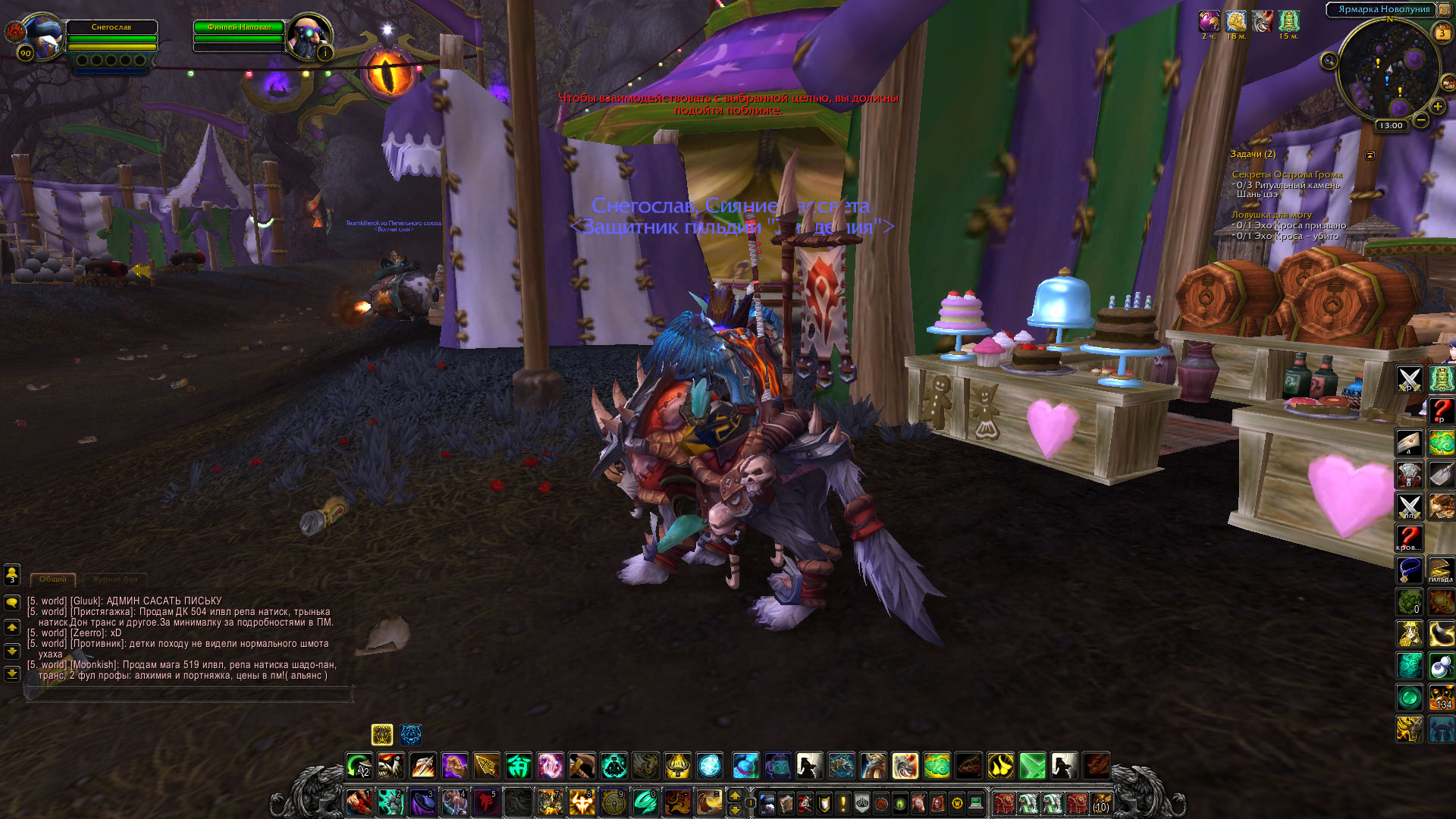This screenshot has height=819, width=1456.
Task: Open the social friends button showing 3
Action: click(12, 574)
